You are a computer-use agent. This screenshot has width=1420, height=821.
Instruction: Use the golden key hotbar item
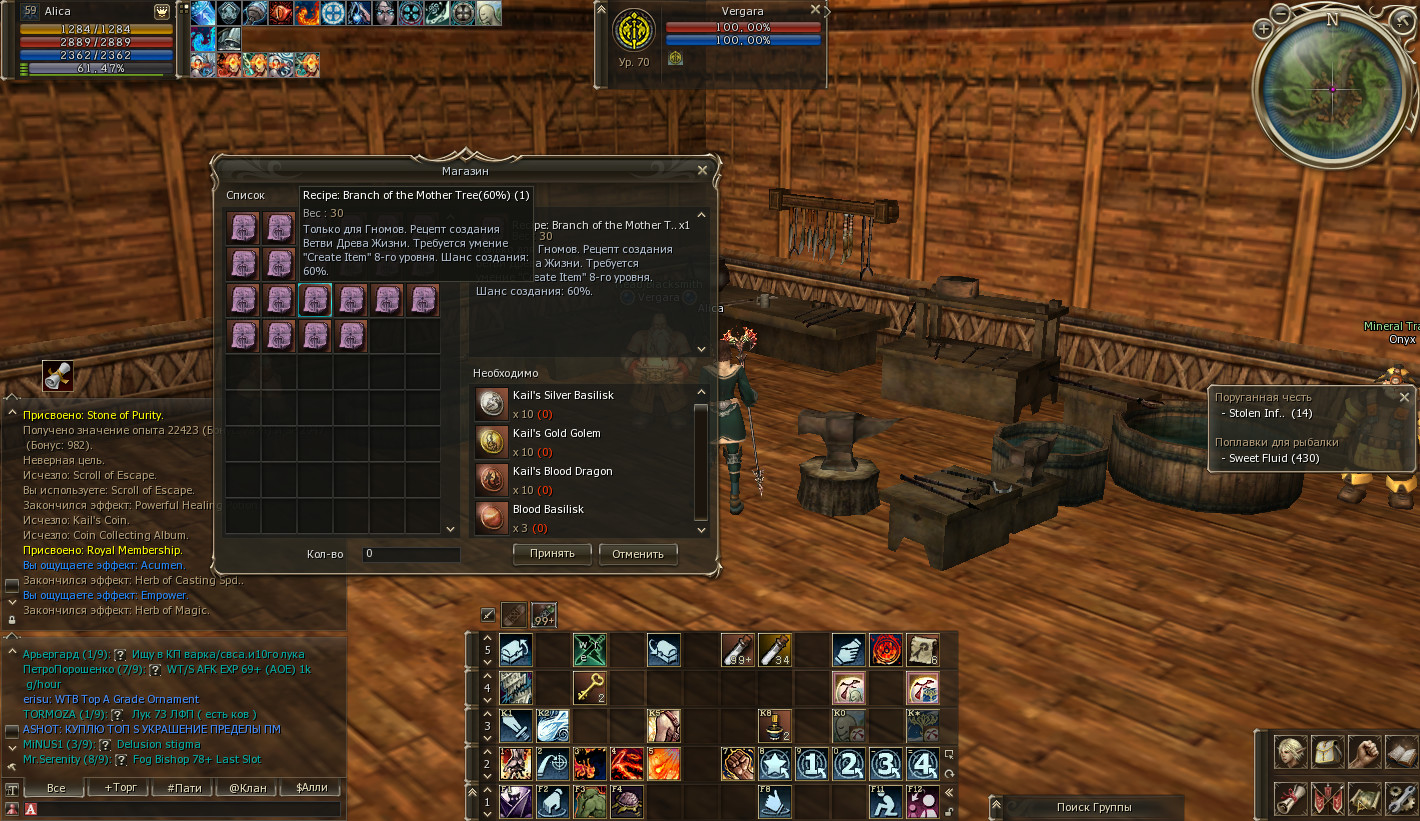pyautogui.click(x=589, y=687)
